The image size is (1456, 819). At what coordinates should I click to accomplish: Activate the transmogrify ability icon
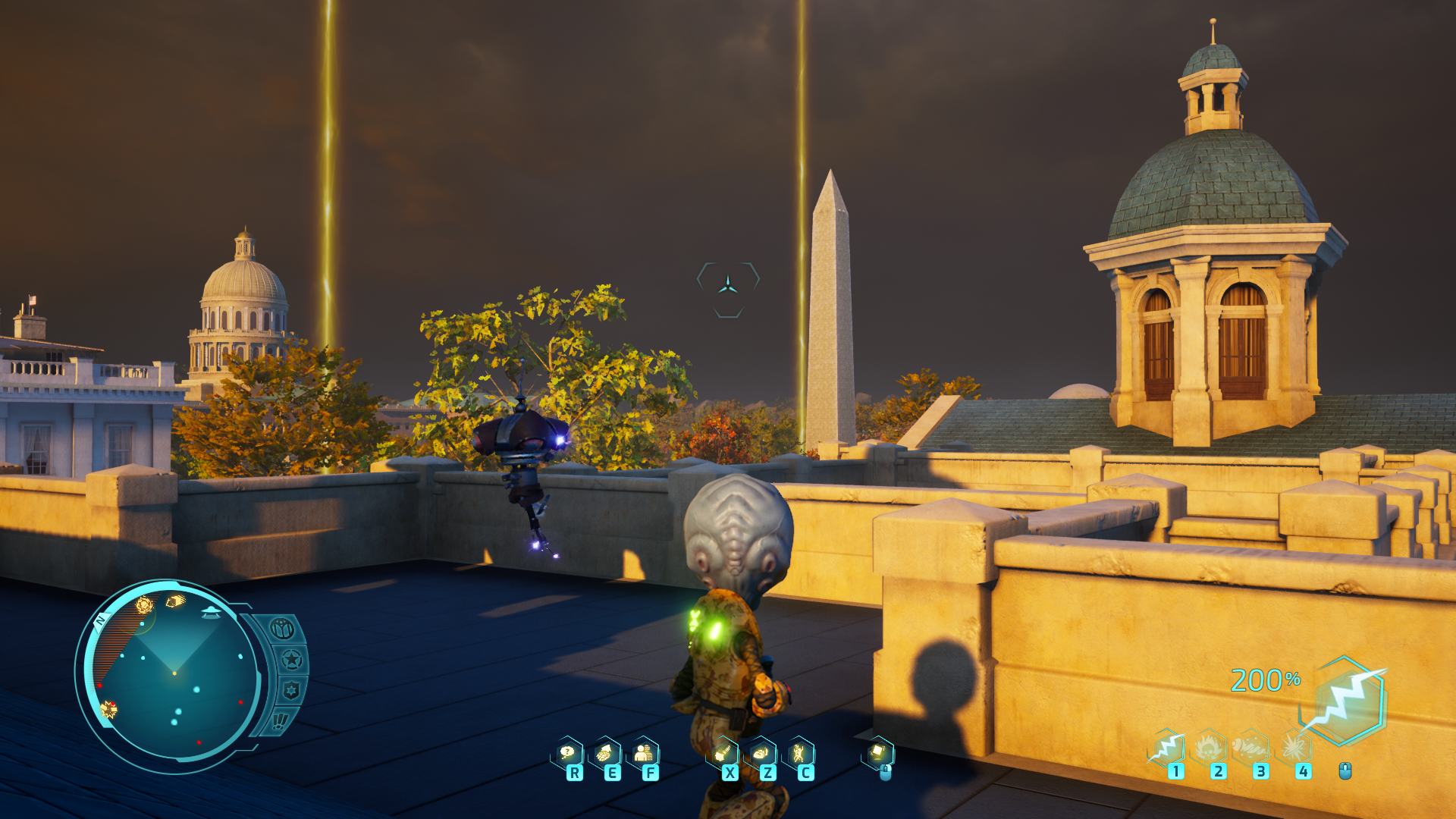coord(761,753)
